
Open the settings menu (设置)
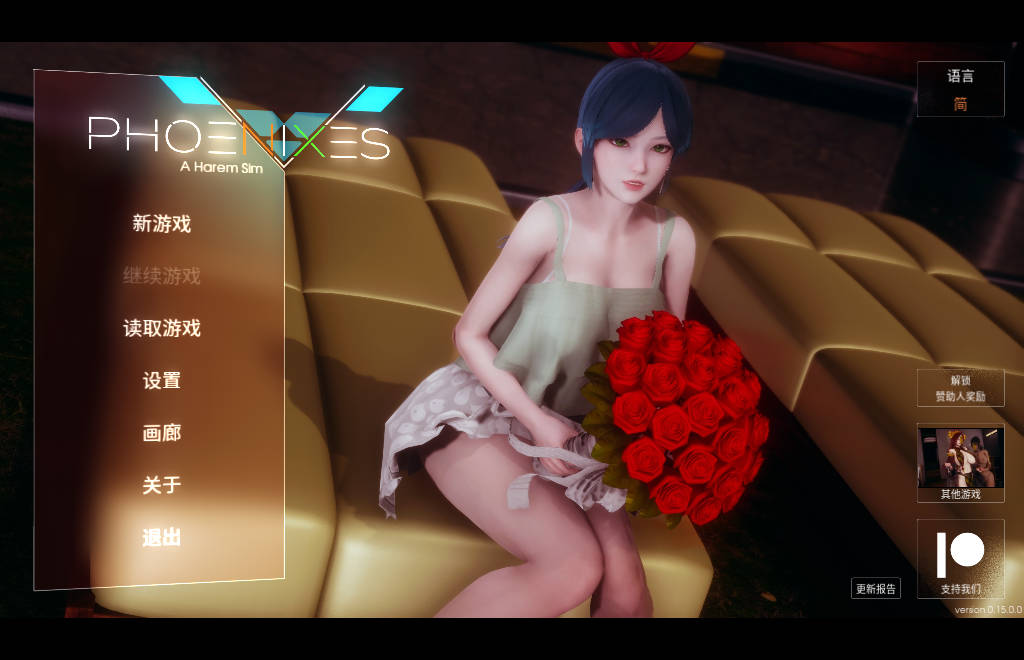pos(161,380)
